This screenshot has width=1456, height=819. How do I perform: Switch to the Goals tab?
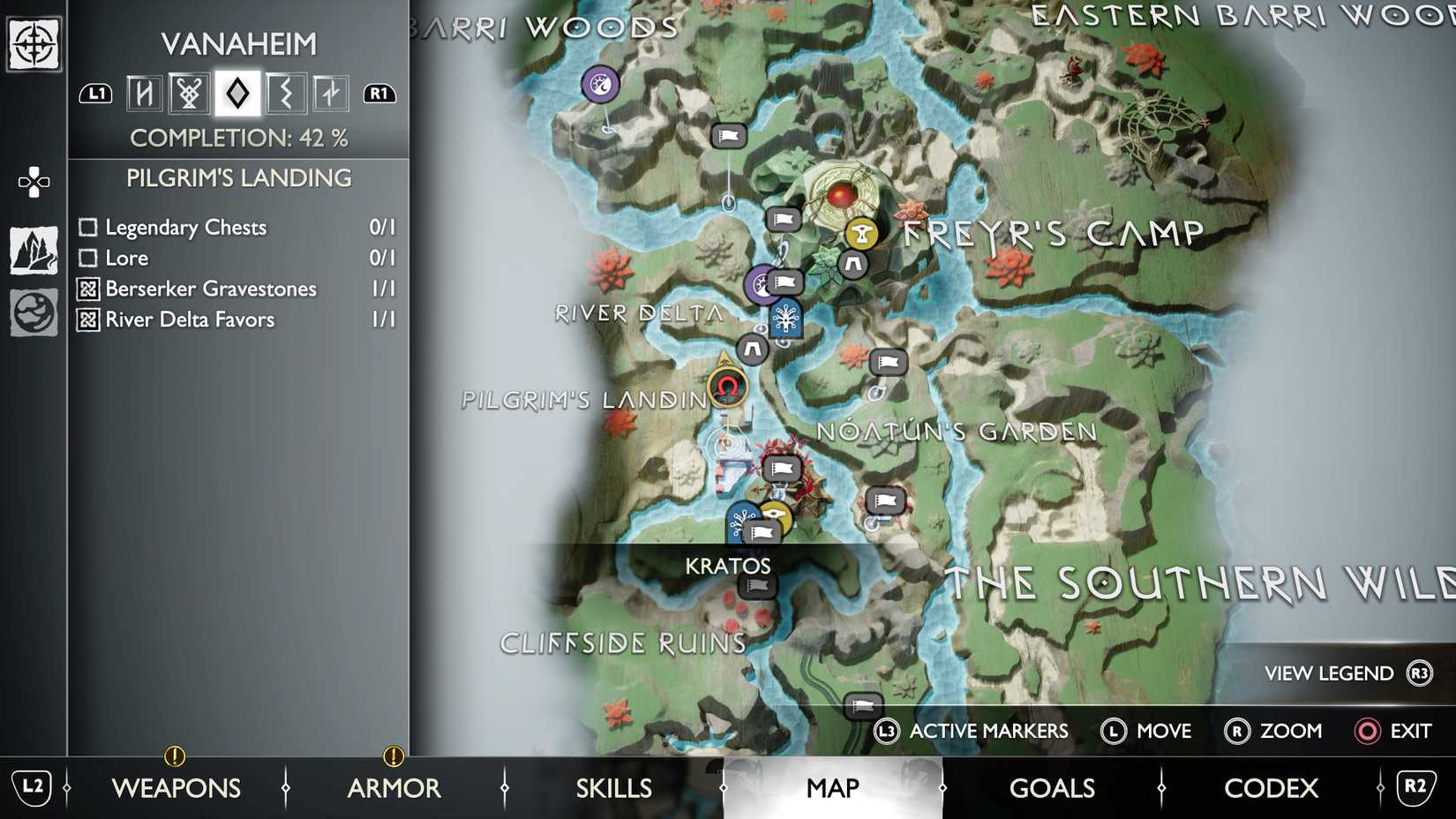pyautogui.click(x=1052, y=787)
